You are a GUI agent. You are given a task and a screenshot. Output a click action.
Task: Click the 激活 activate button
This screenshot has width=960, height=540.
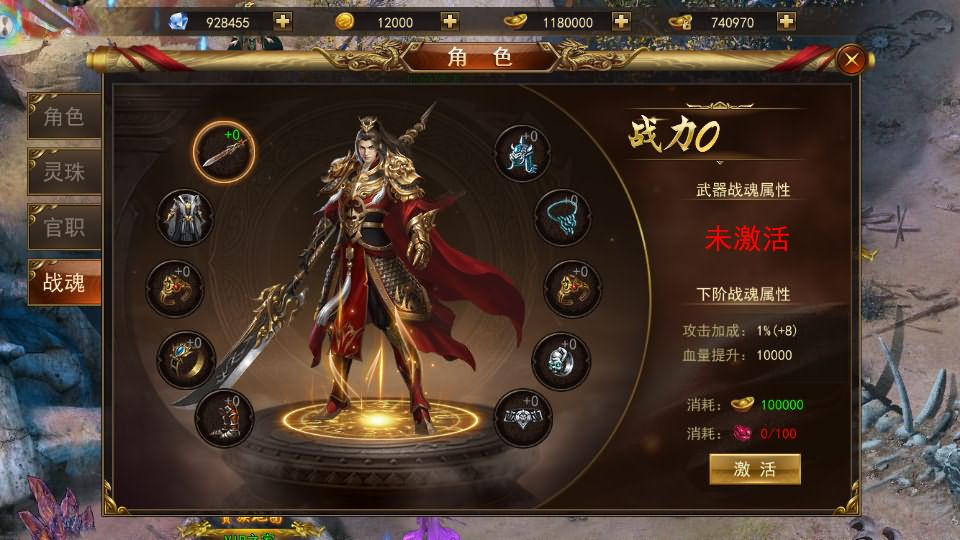755,469
